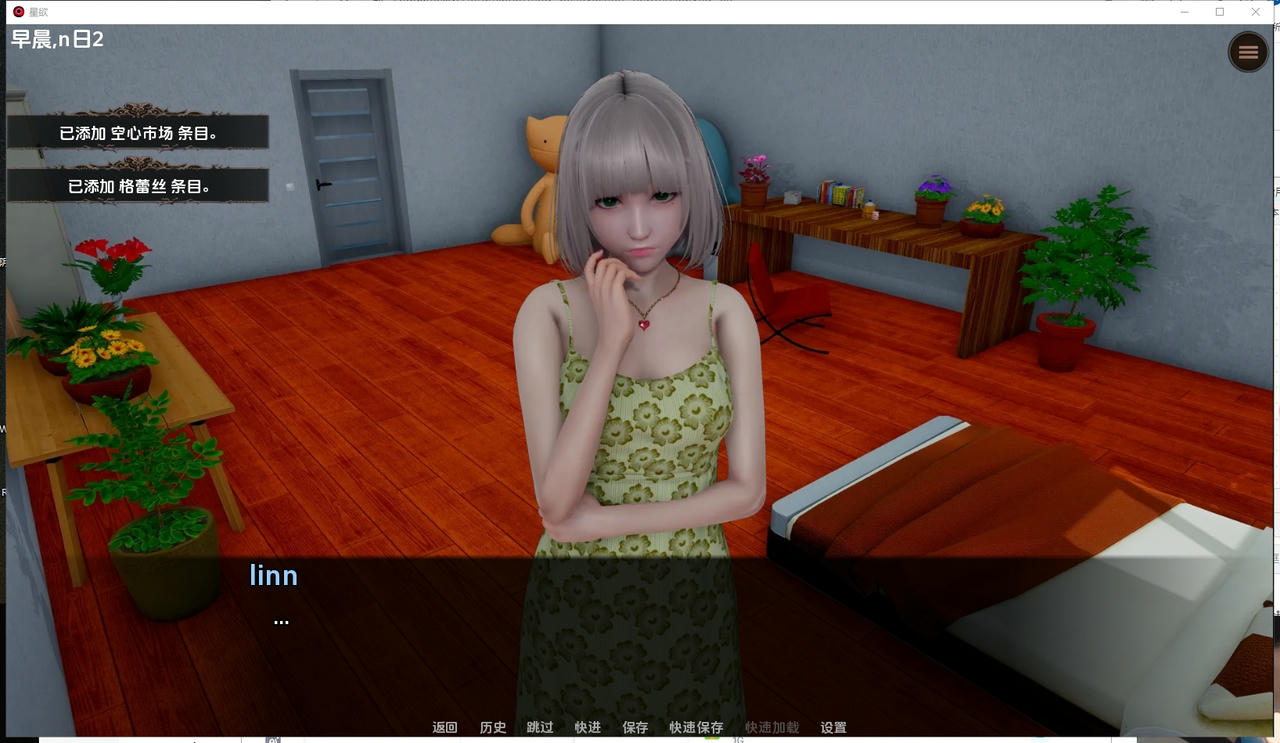The width and height of the screenshot is (1280, 743).
Task: Open the 保存 save screen
Action: coord(635,727)
